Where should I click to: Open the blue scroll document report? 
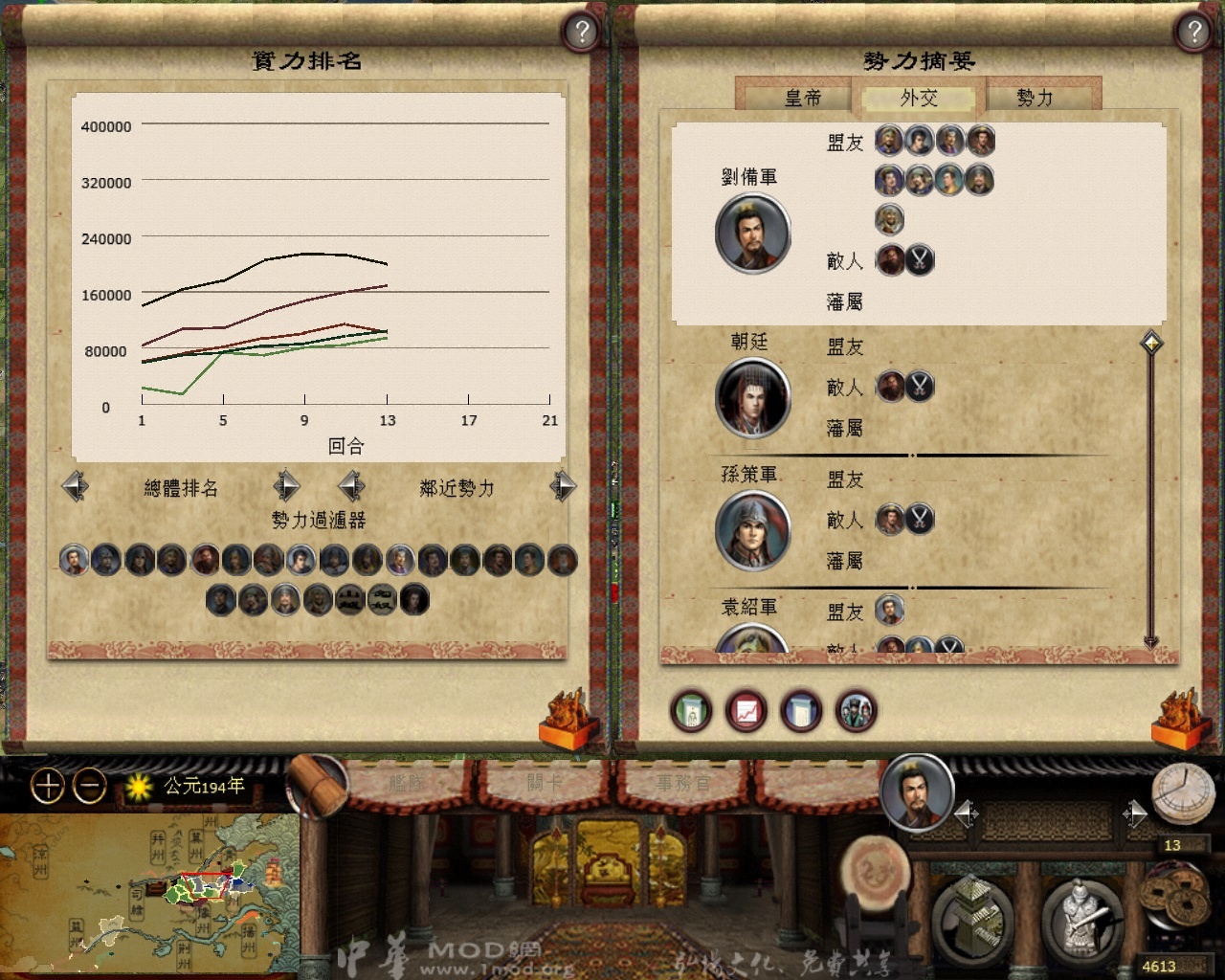click(x=802, y=711)
